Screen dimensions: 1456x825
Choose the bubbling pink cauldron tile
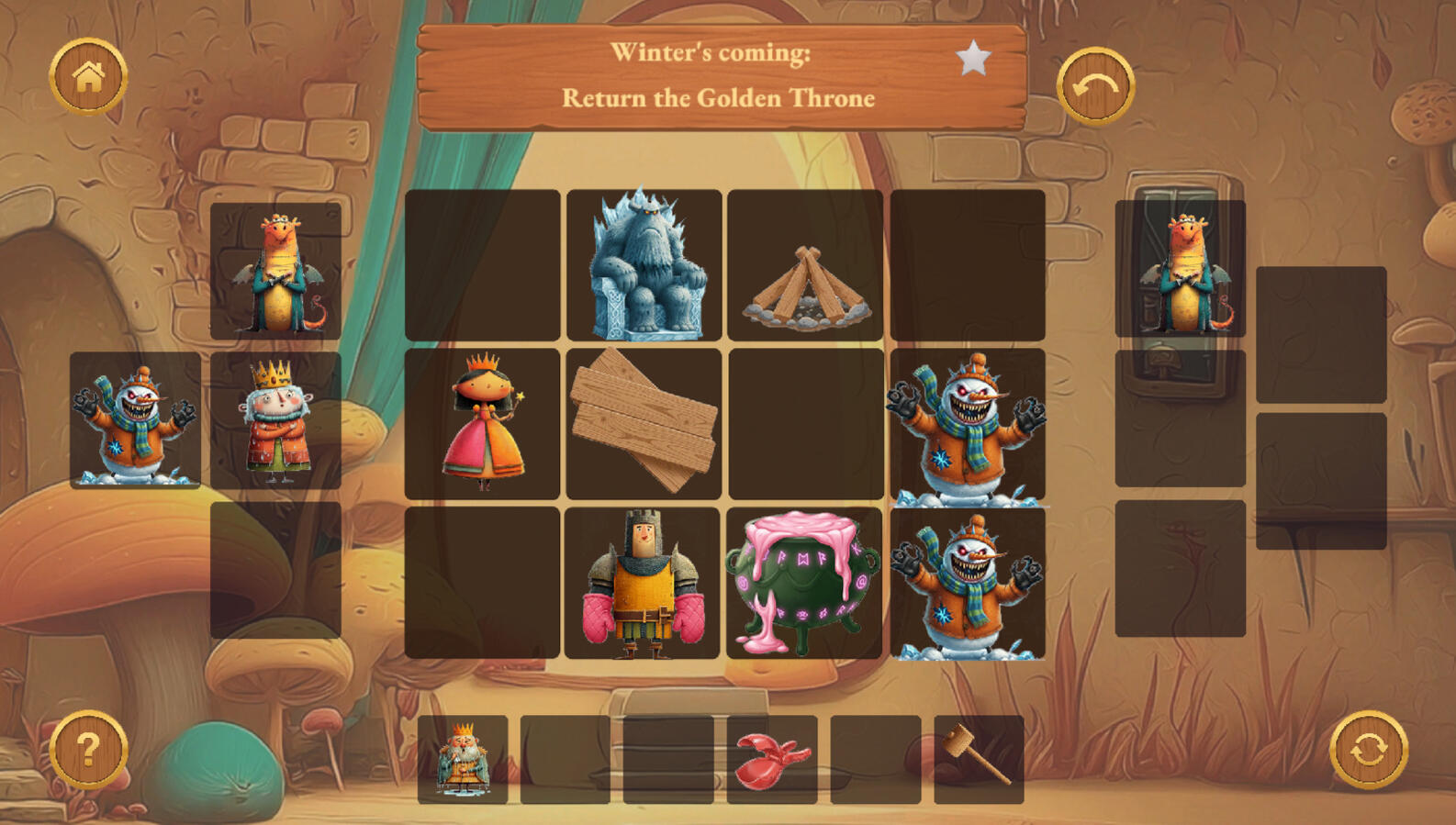point(803,583)
